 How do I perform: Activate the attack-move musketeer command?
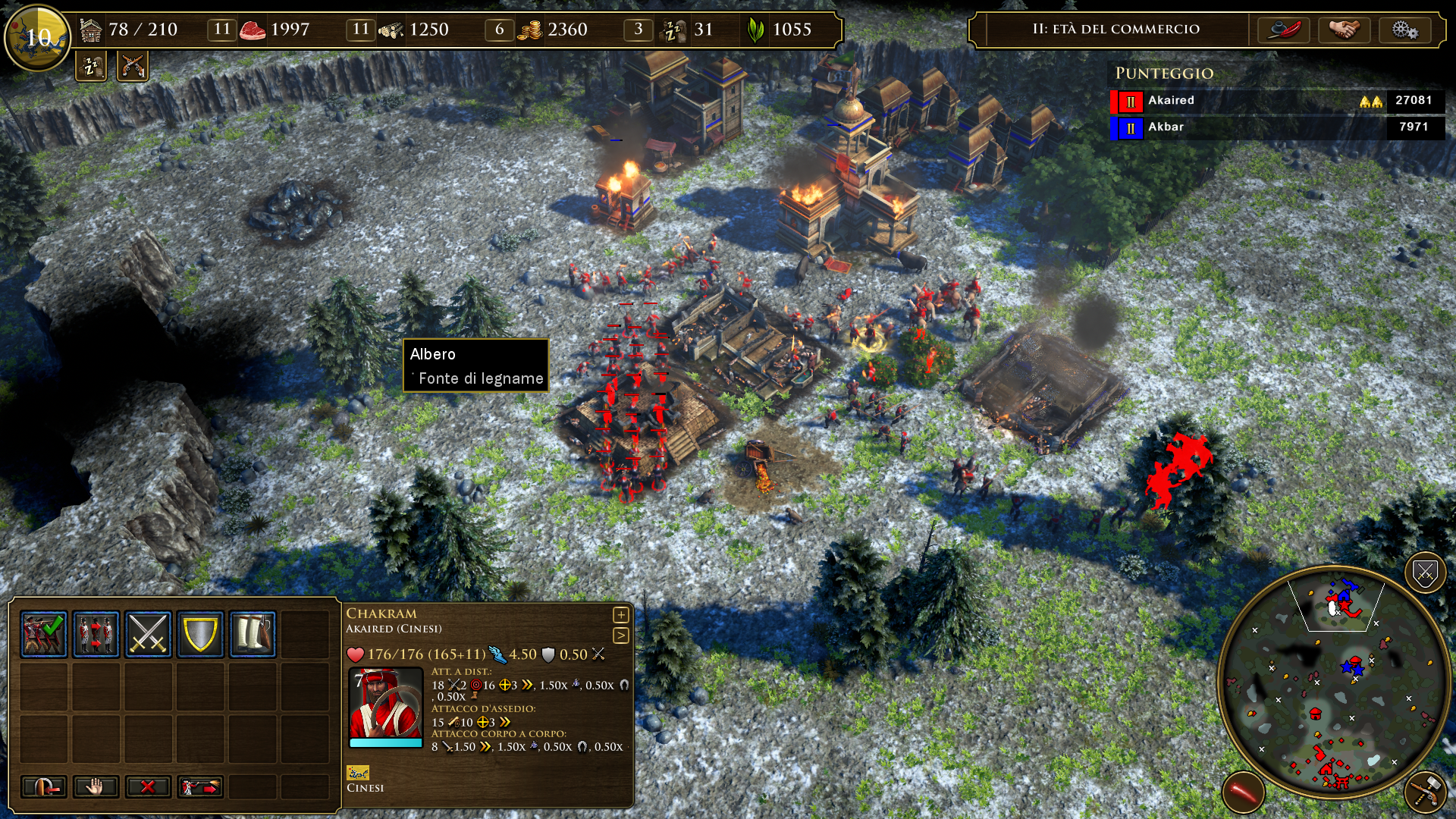coord(200,786)
